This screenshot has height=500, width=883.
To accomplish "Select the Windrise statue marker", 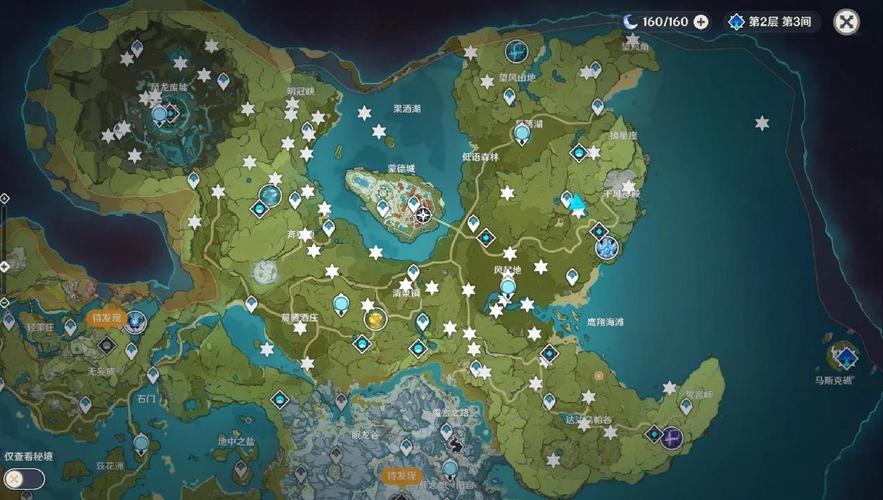I will (508, 287).
